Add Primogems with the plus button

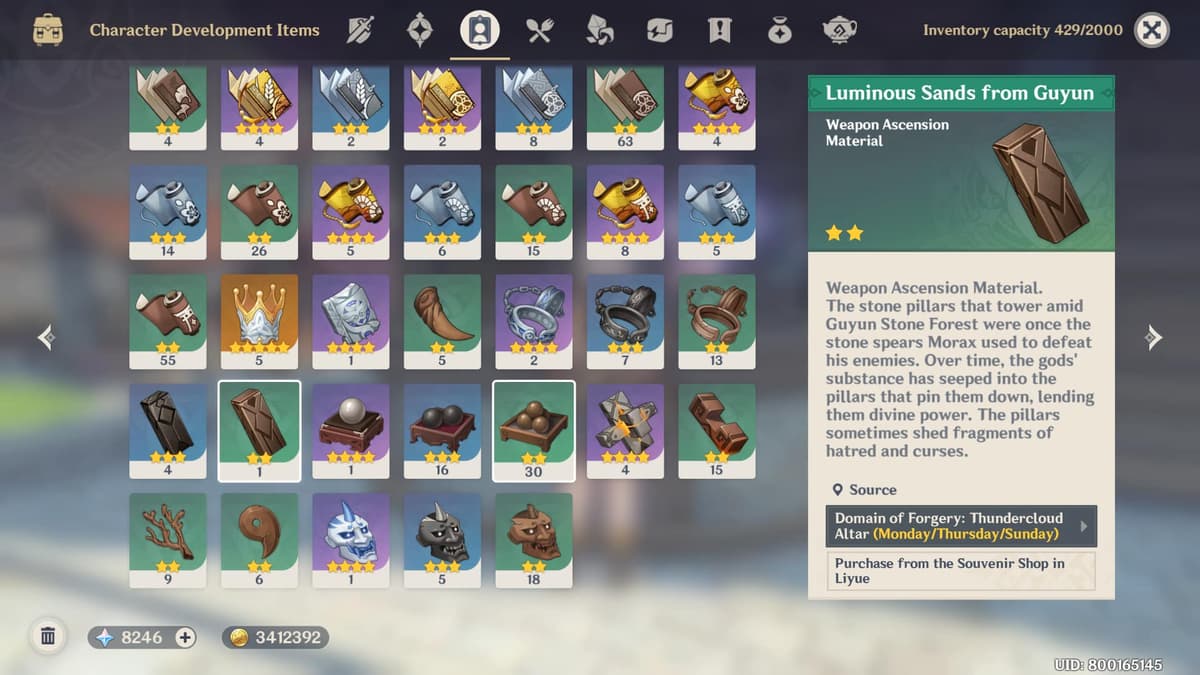coord(185,637)
